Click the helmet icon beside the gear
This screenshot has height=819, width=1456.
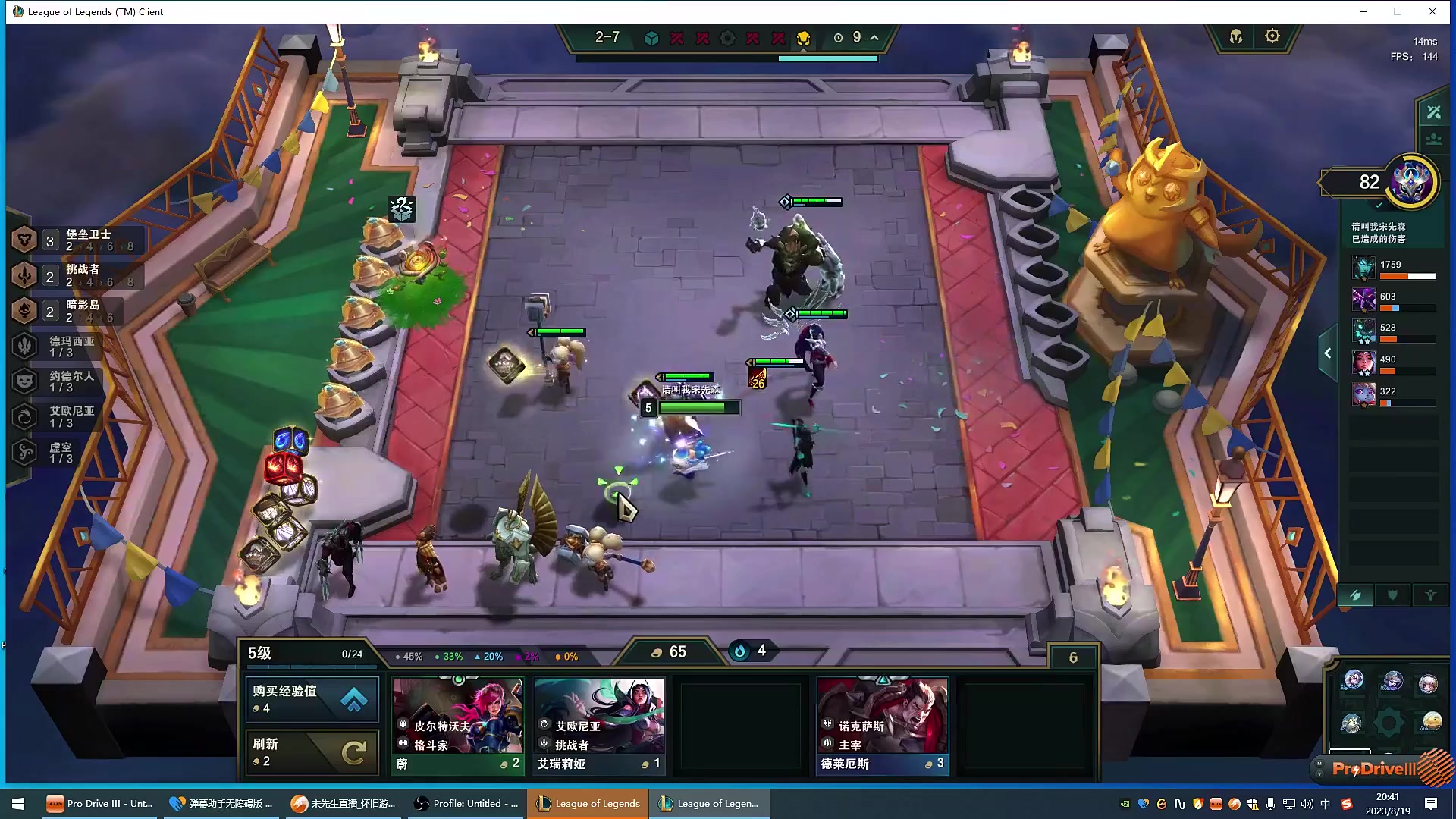[1236, 36]
